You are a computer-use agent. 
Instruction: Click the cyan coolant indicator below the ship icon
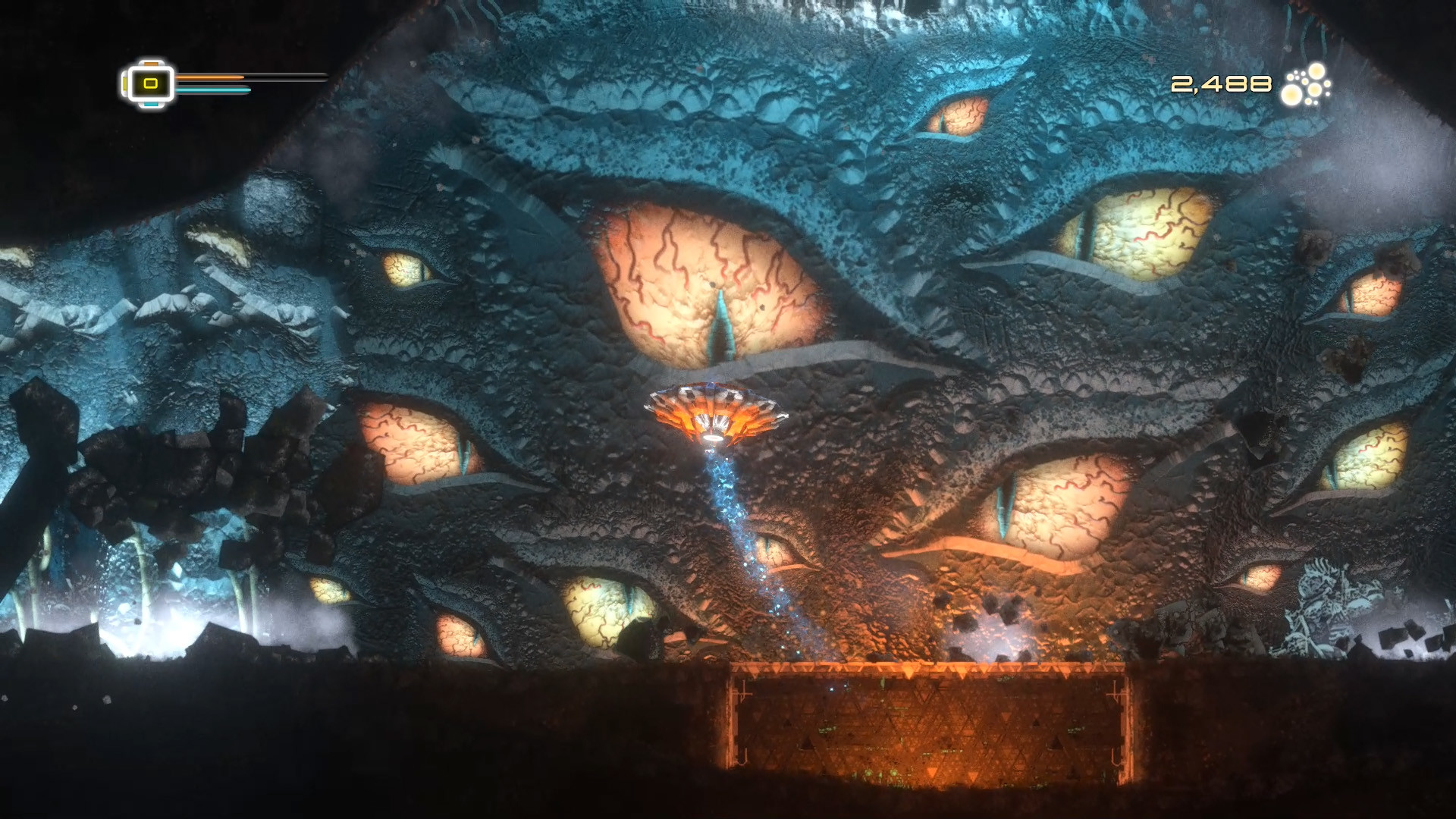pos(152,105)
